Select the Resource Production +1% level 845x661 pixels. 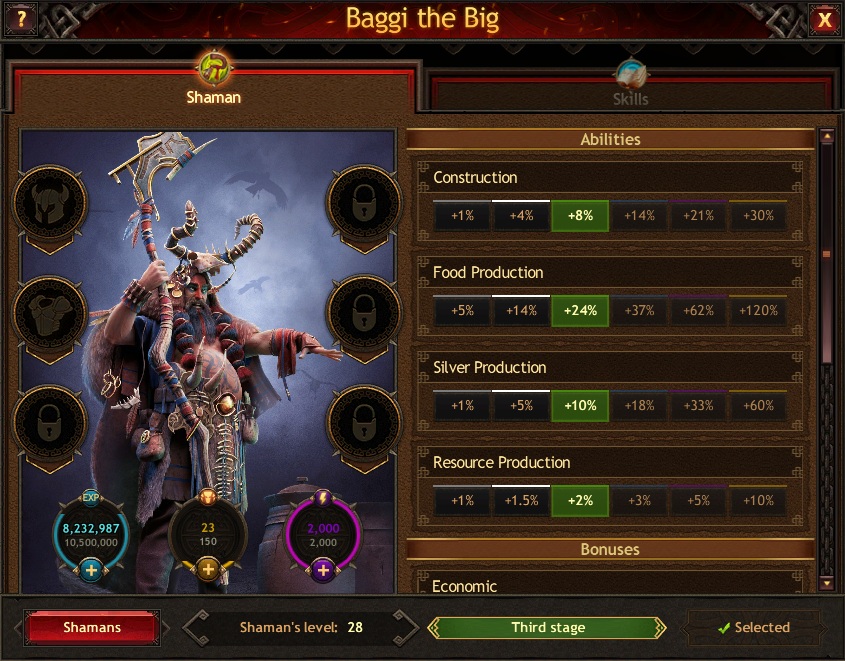tap(462, 501)
